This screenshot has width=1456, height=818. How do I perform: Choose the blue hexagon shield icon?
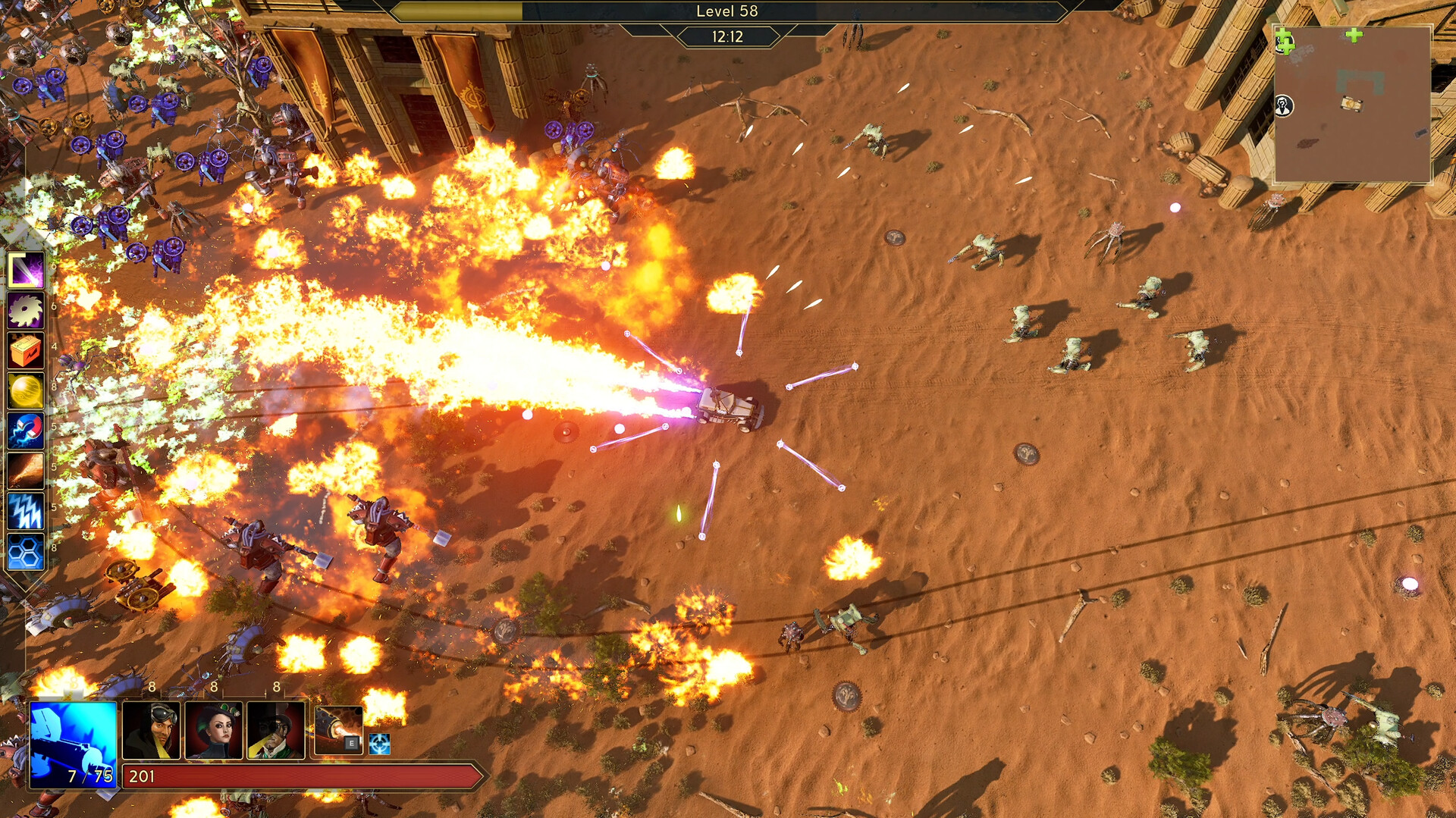(x=26, y=553)
